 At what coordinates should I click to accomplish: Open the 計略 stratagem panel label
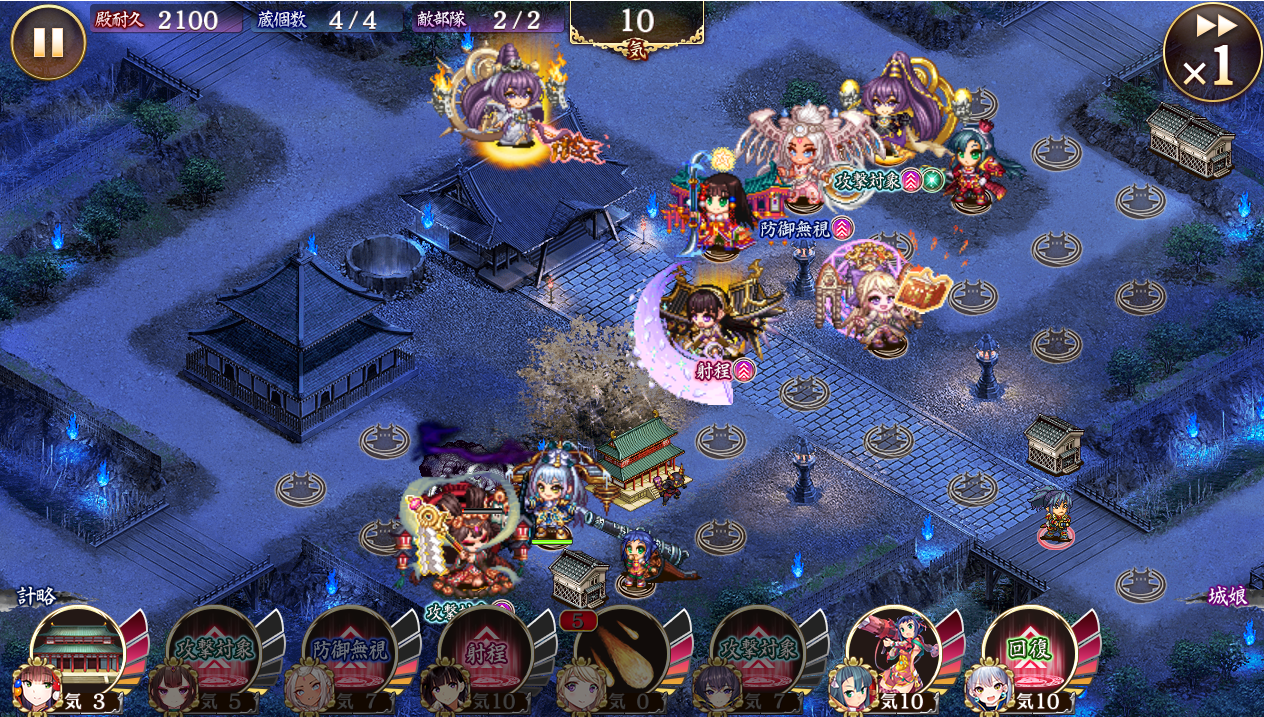39,597
